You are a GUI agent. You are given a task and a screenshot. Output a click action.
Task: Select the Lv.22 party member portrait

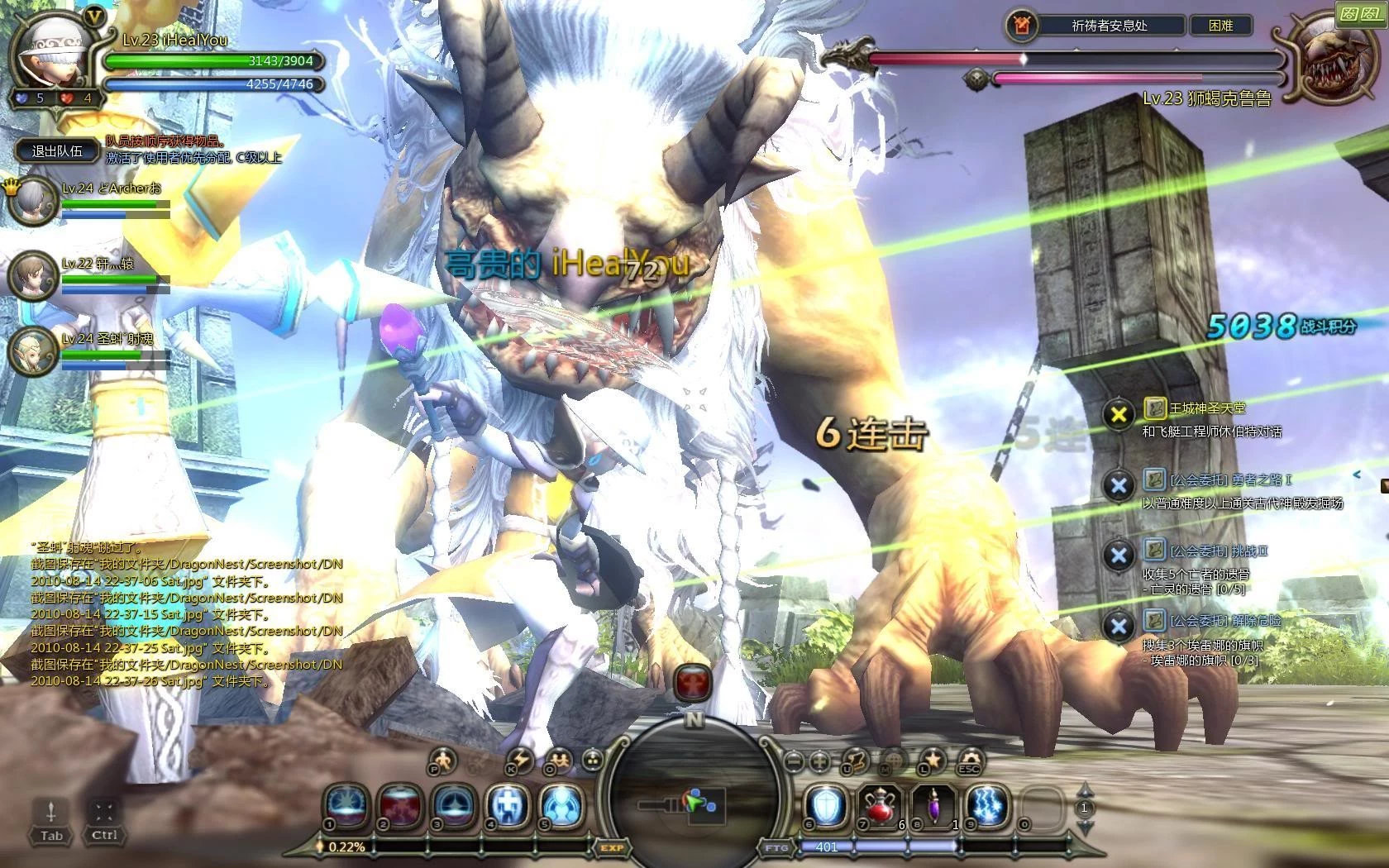[x=33, y=274]
